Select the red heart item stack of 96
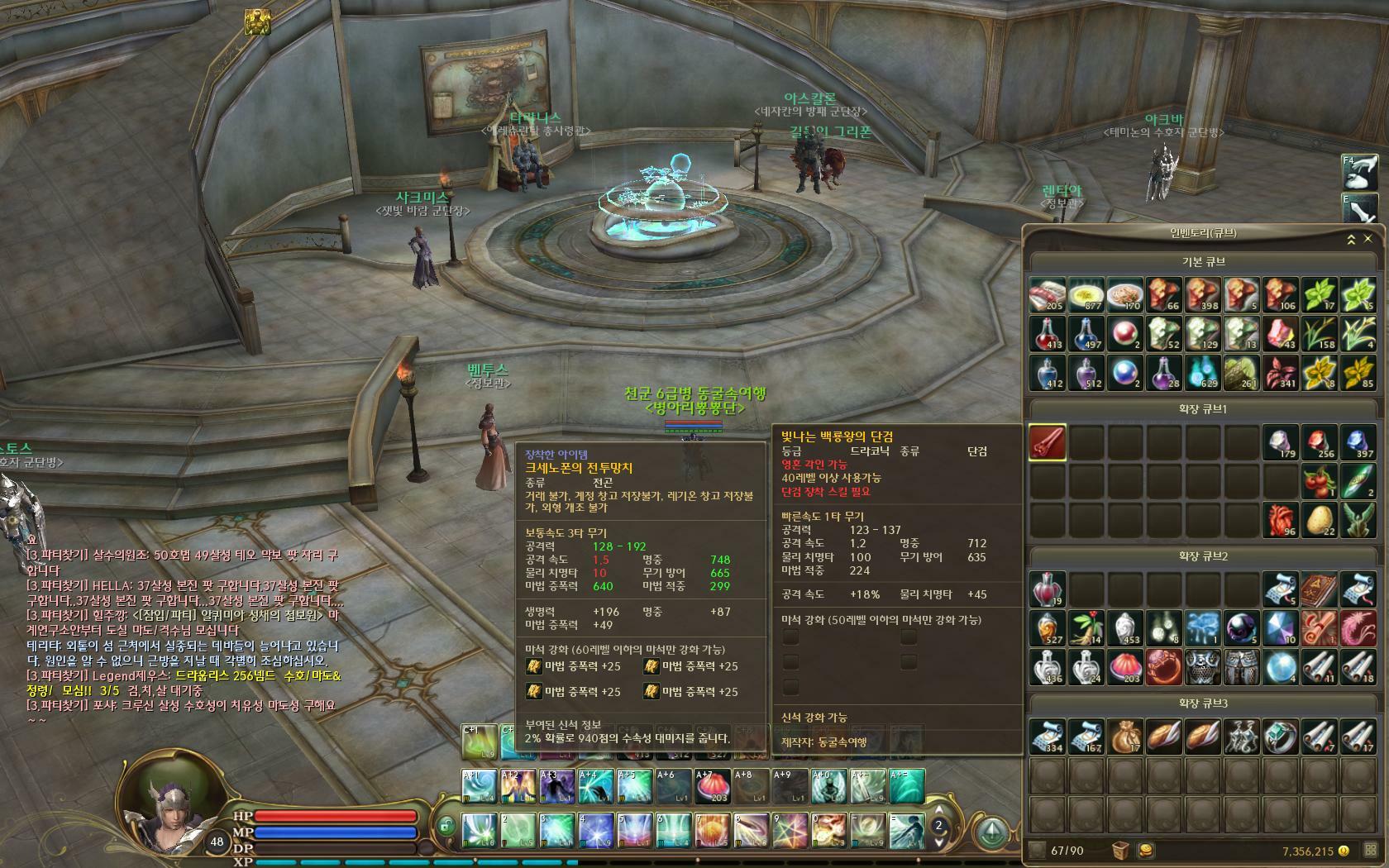Image resolution: width=1389 pixels, height=868 pixels. [x=1281, y=520]
